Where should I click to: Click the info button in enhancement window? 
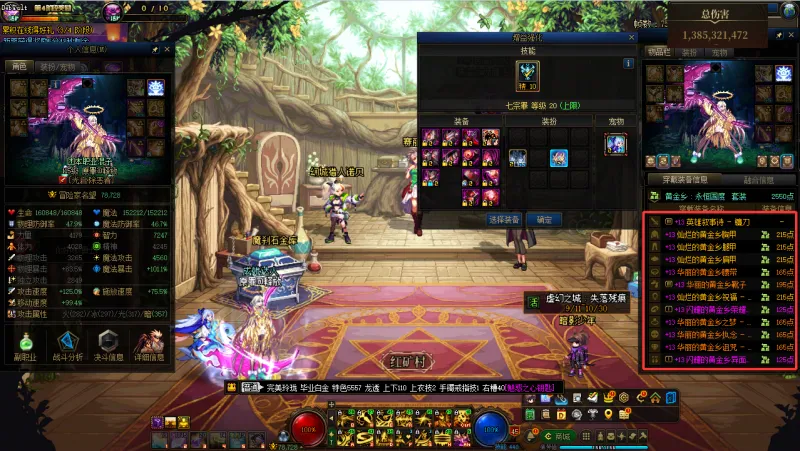[628, 63]
